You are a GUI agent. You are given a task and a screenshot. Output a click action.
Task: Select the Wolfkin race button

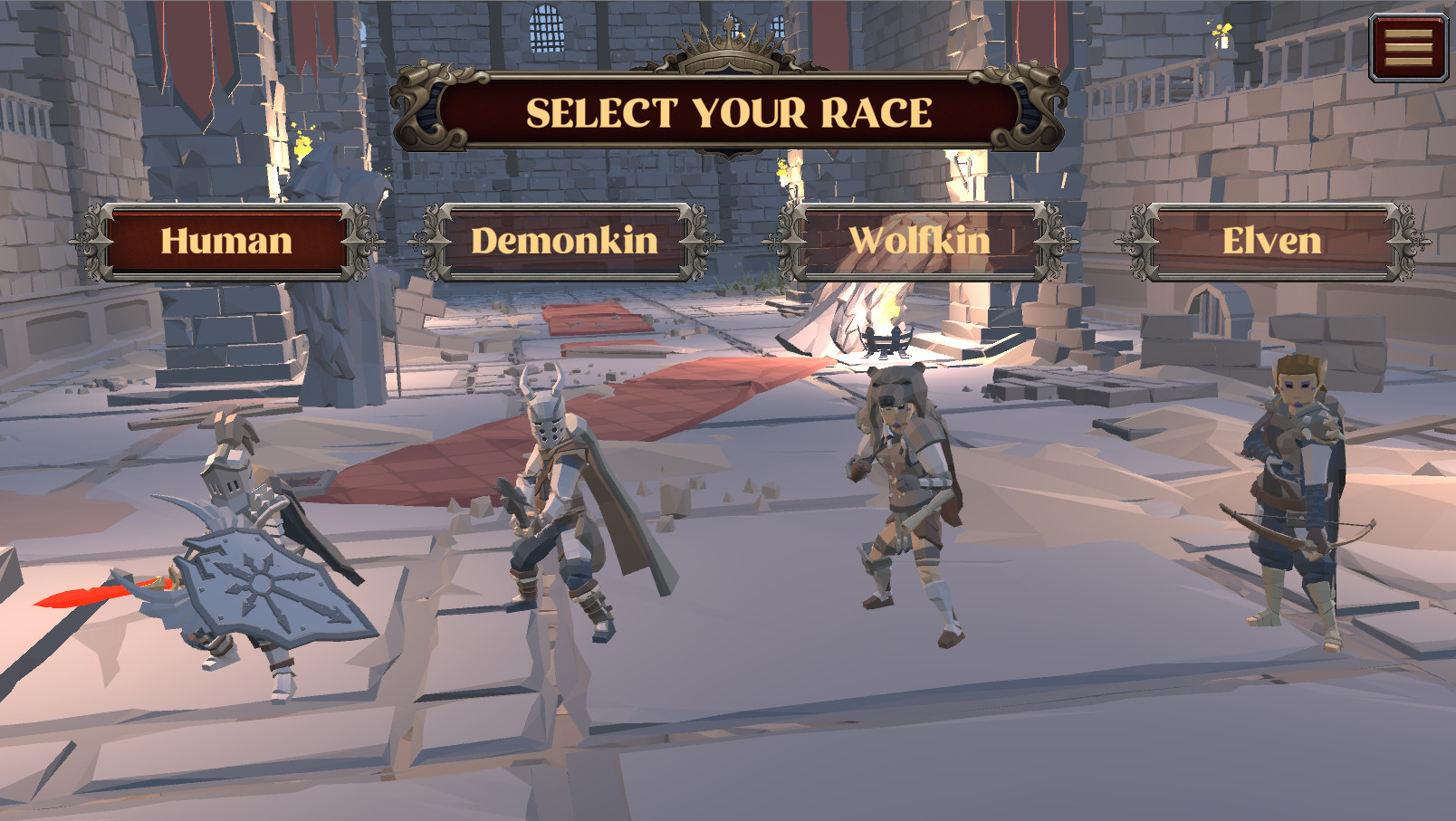coord(920,240)
